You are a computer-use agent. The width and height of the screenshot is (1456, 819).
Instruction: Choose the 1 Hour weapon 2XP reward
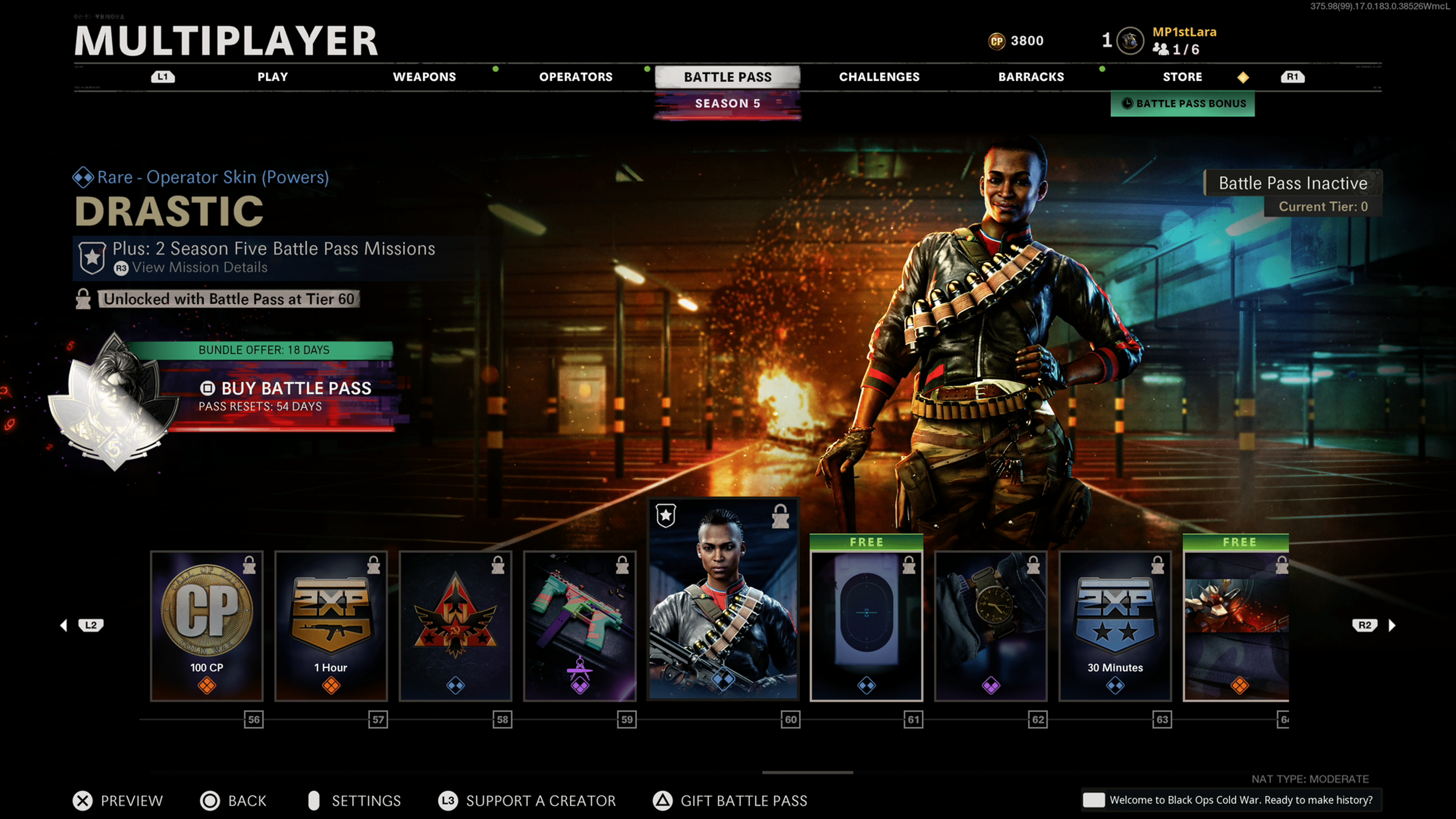pos(331,626)
